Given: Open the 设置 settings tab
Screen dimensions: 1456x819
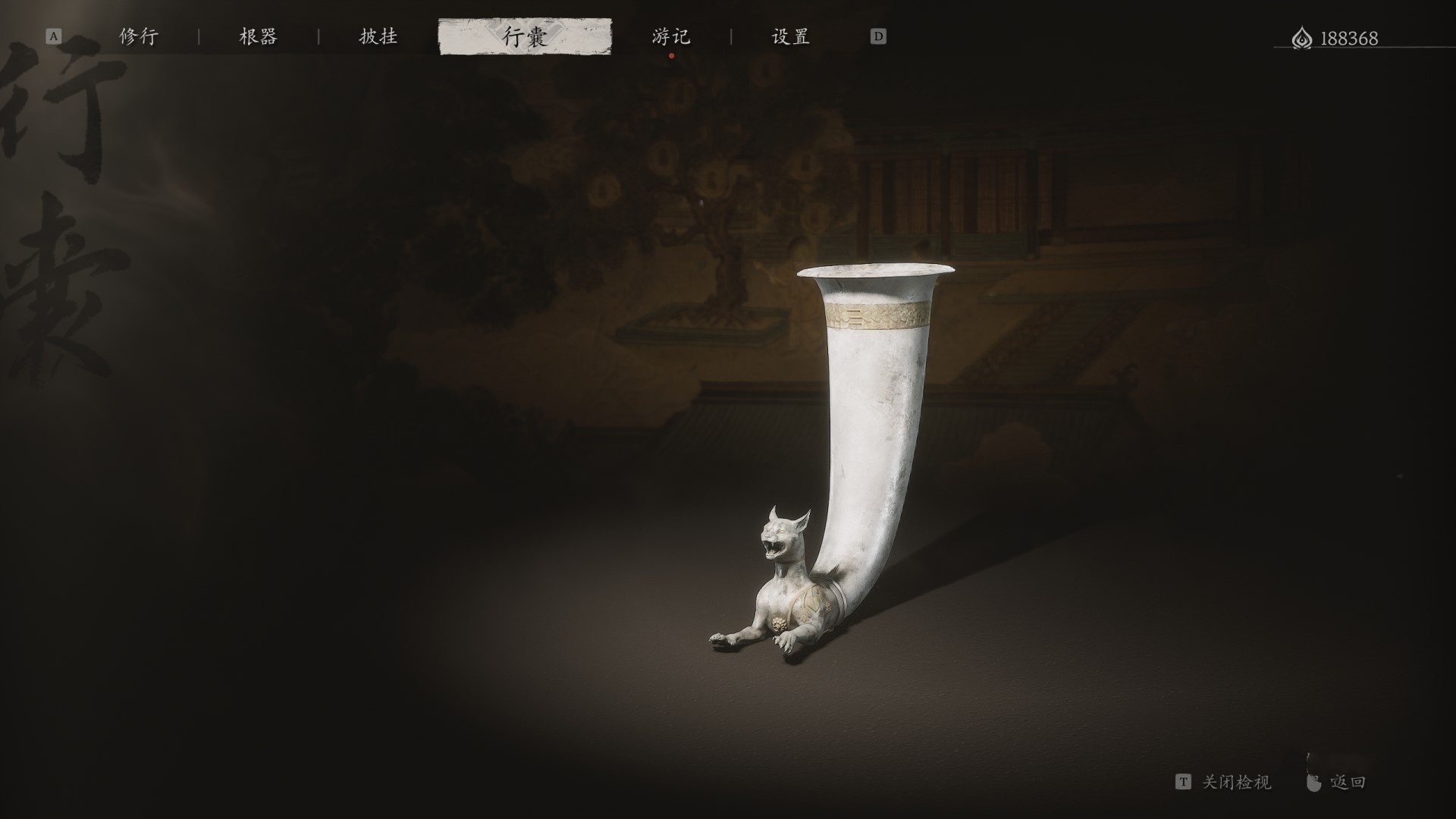Looking at the screenshot, I should (x=790, y=36).
